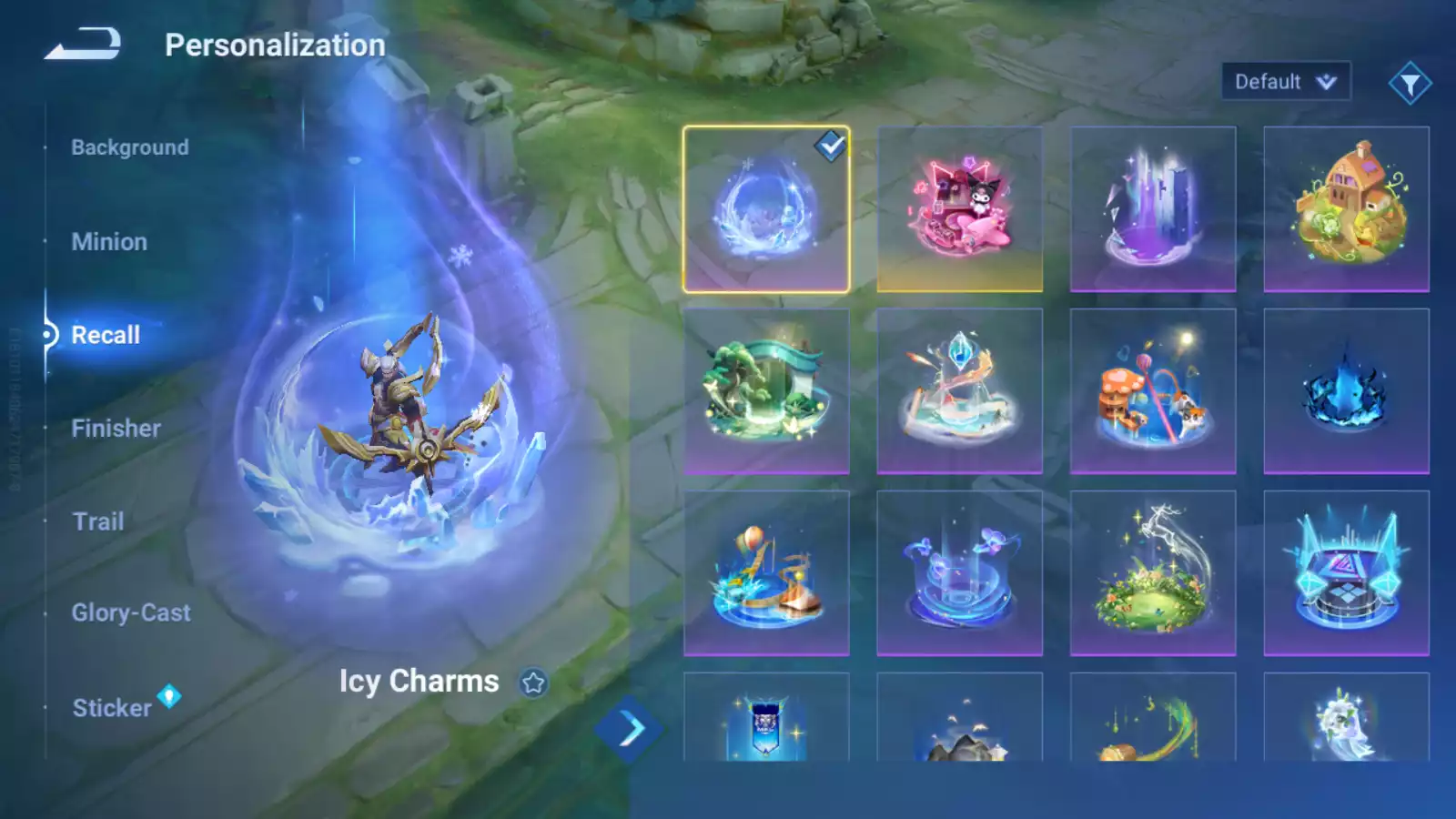Favorite Icy Charms with the star icon

coord(533,682)
